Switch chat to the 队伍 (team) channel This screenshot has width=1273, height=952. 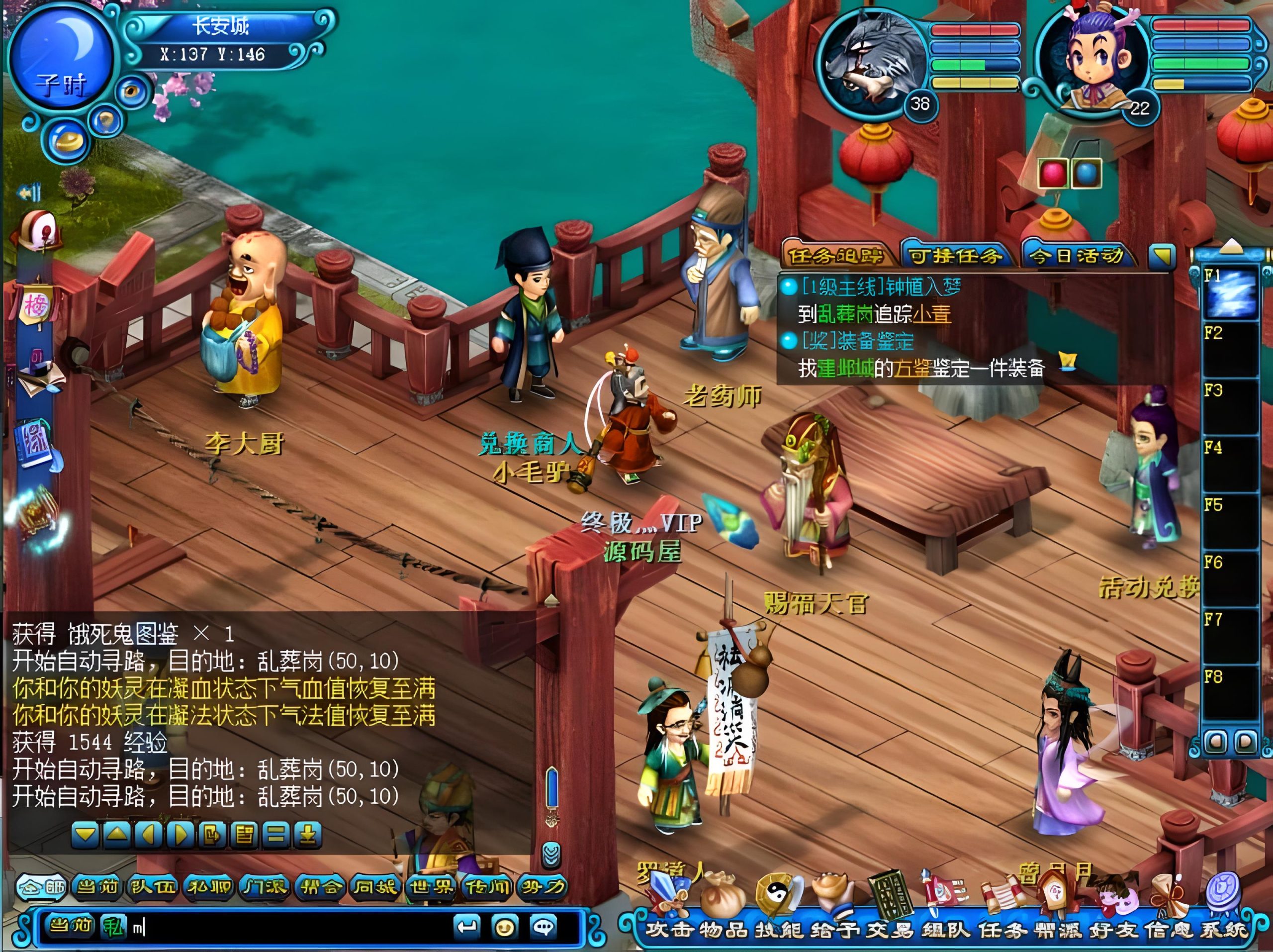pos(153,887)
